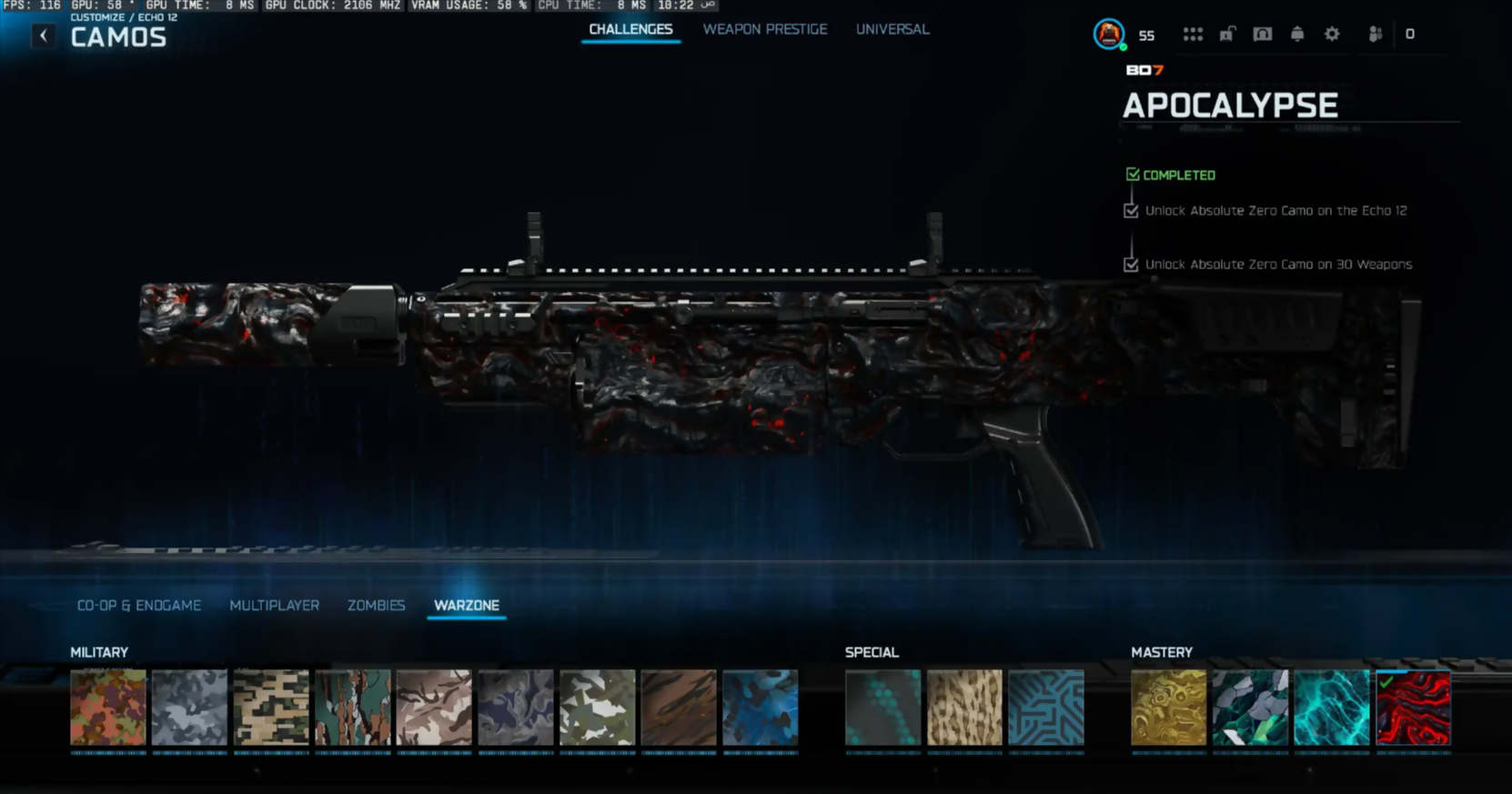Pick the green shard mastery camo

tap(1250, 708)
